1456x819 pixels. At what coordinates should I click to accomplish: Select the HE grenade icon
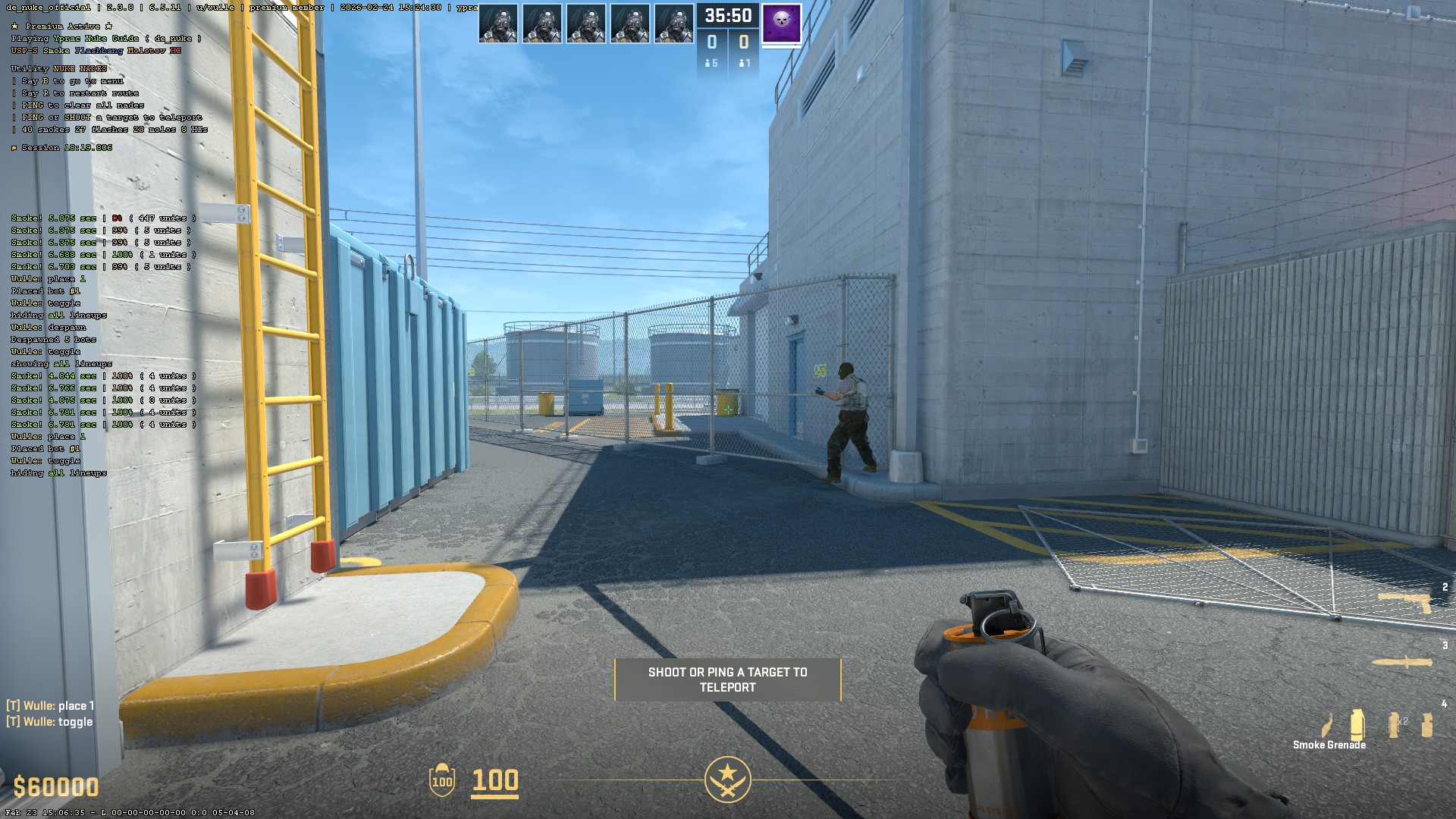point(1427,724)
